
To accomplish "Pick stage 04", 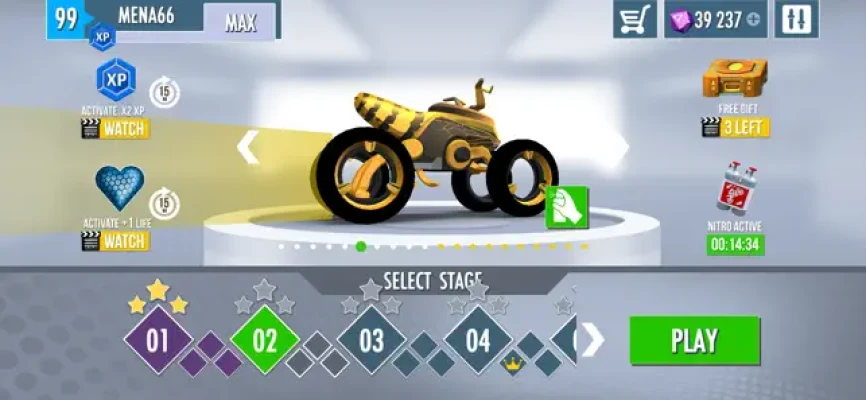I will [x=477, y=341].
